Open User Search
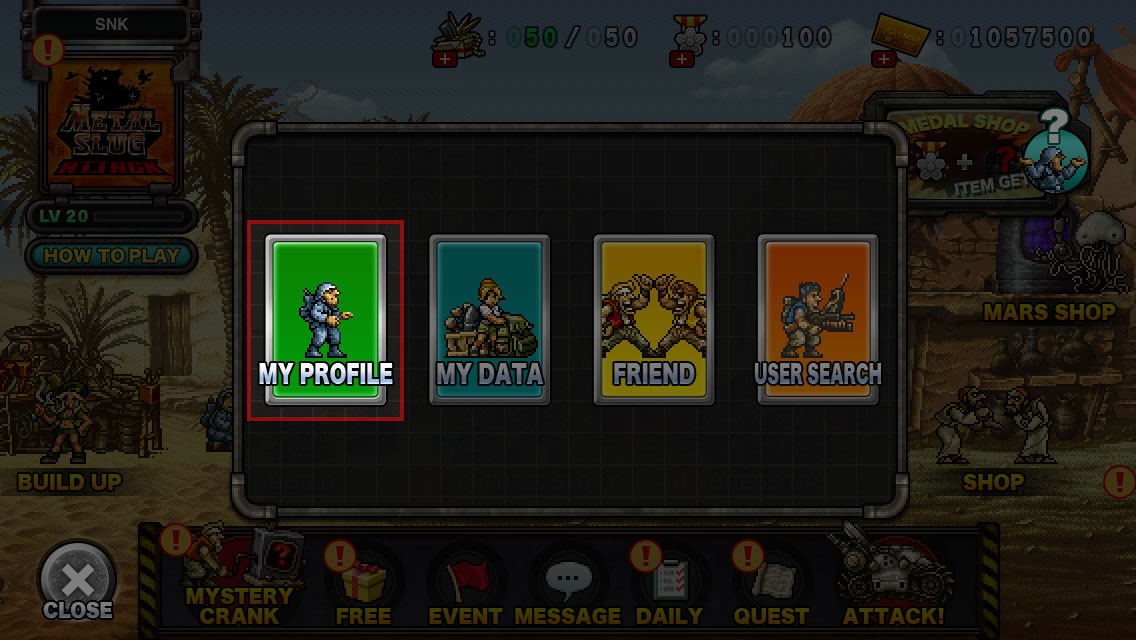Image resolution: width=1136 pixels, height=640 pixels. (817, 320)
